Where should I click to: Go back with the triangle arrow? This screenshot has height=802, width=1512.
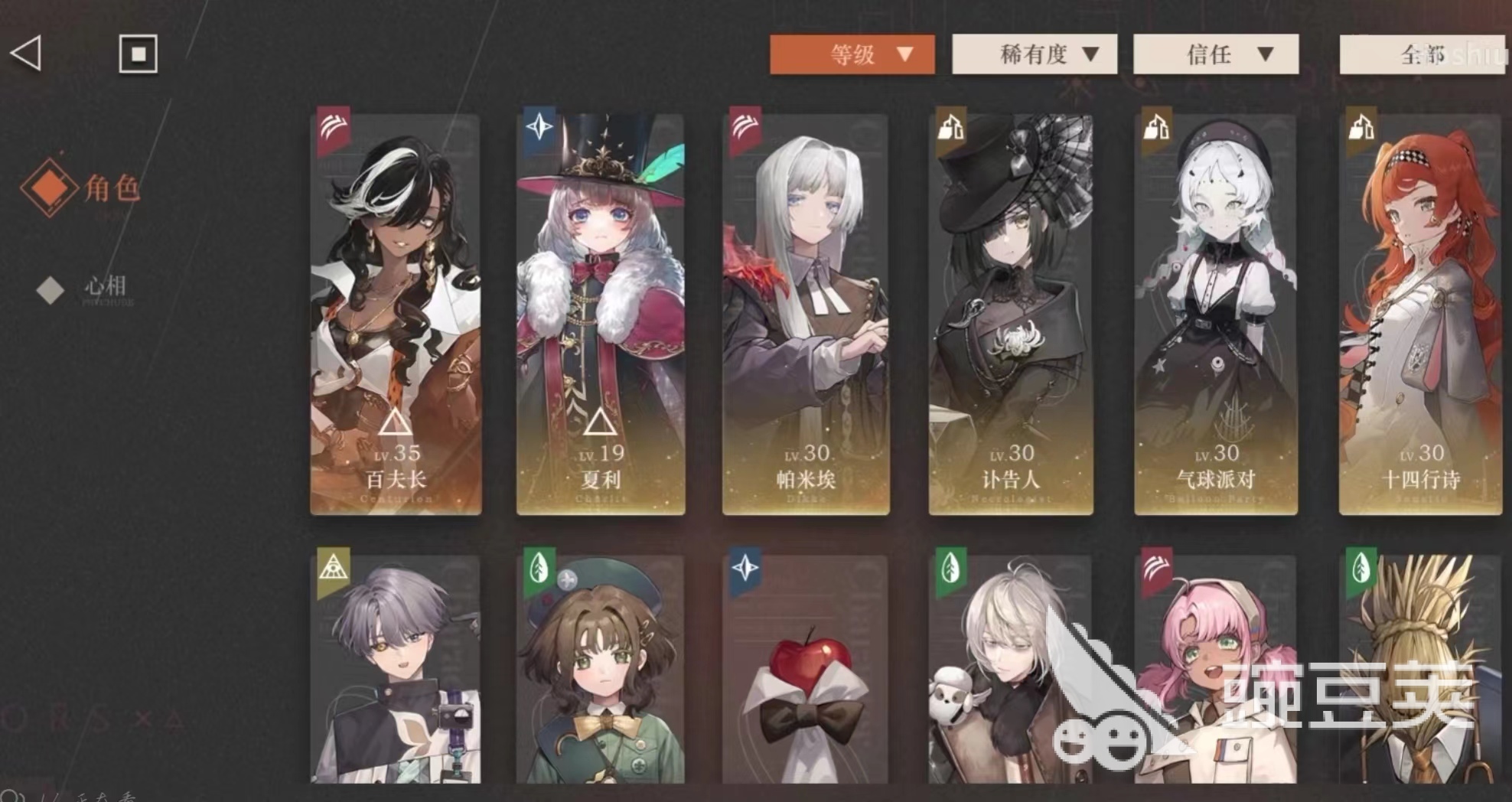26,54
